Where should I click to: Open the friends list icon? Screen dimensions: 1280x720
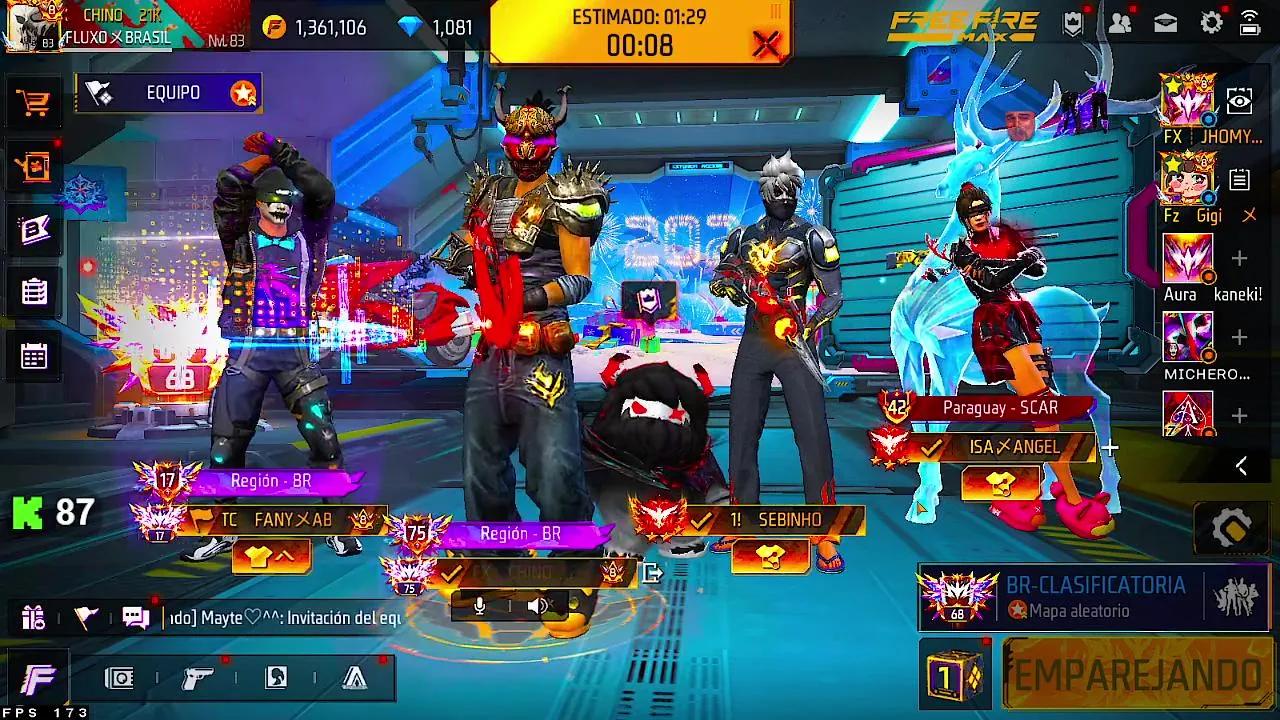pyautogui.click(x=1120, y=20)
